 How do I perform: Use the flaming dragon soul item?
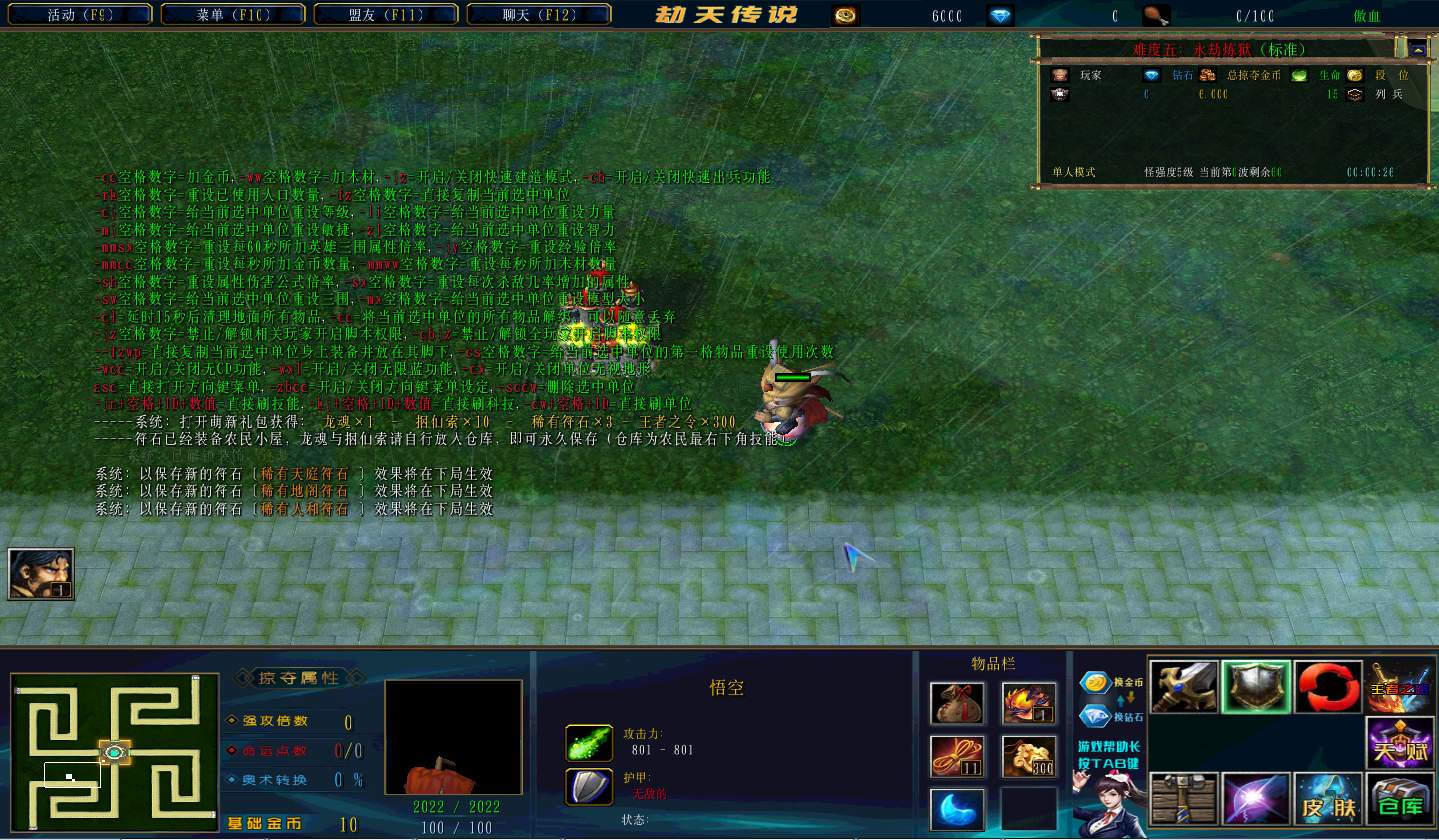(x=1029, y=703)
